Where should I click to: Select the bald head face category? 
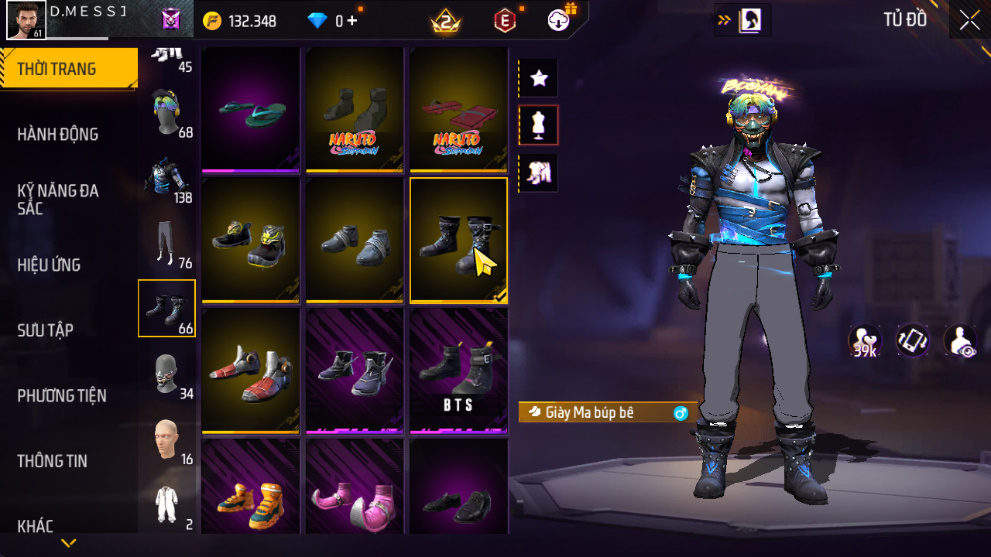click(167, 440)
